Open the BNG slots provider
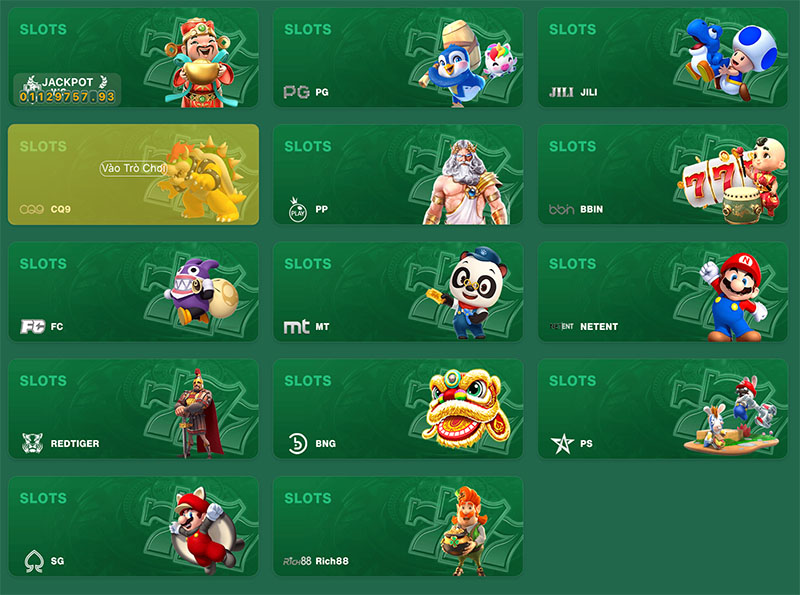The height and width of the screenshot is (595, 800). pos(397,409)
